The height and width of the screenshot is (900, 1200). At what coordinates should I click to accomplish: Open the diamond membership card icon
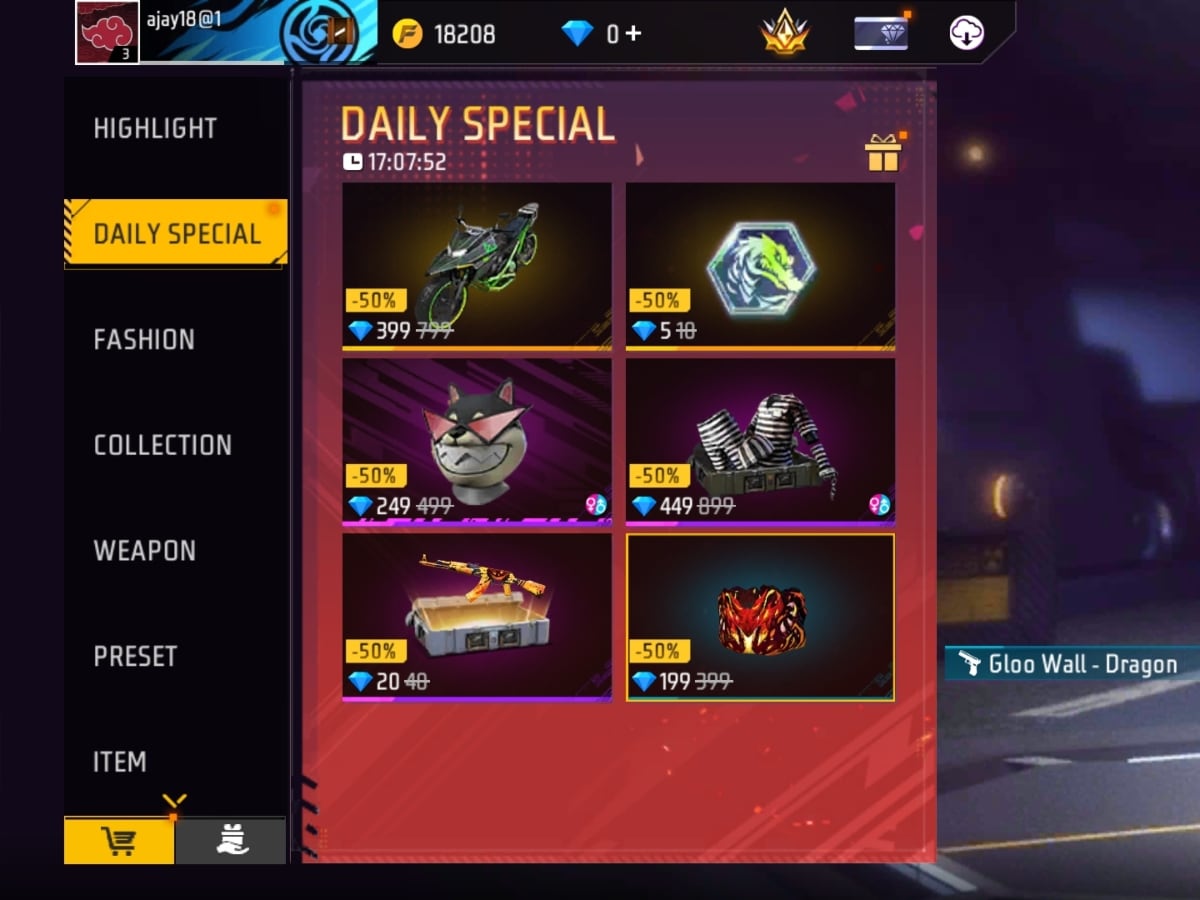(880, 33)
